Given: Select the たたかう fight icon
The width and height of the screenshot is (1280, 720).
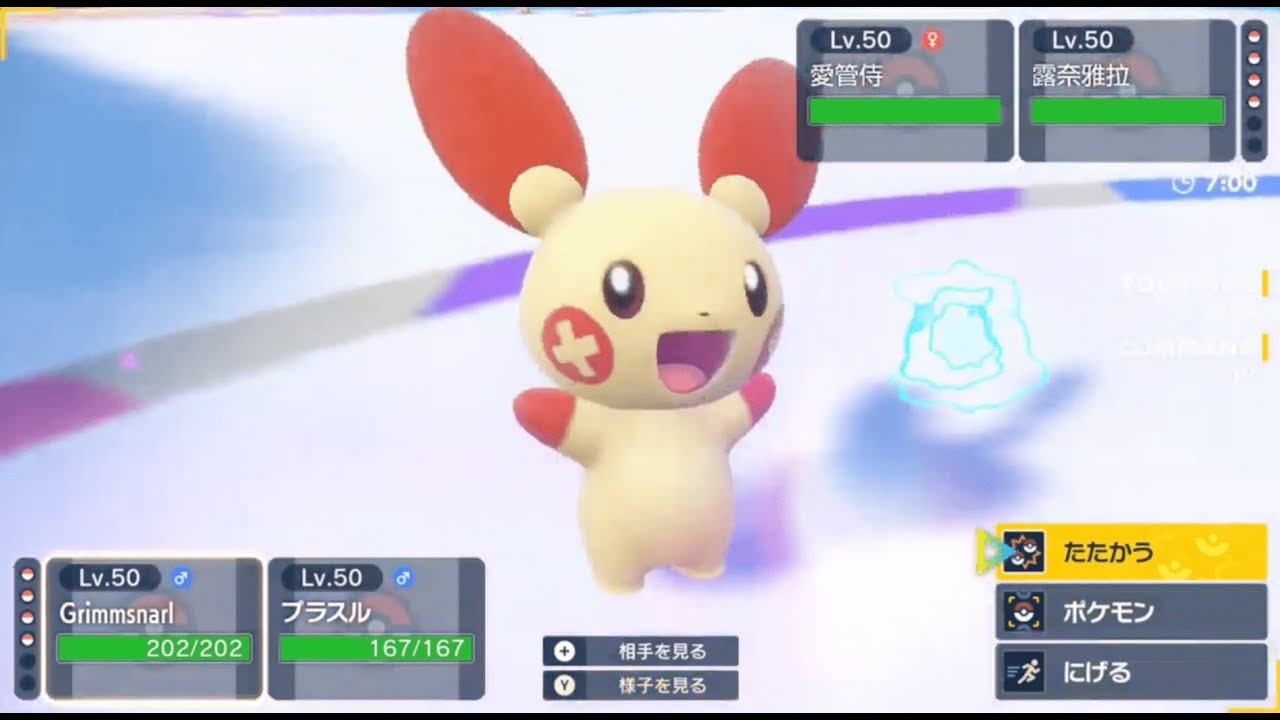Looking at the screenshot, I should tap(1026, 551).
